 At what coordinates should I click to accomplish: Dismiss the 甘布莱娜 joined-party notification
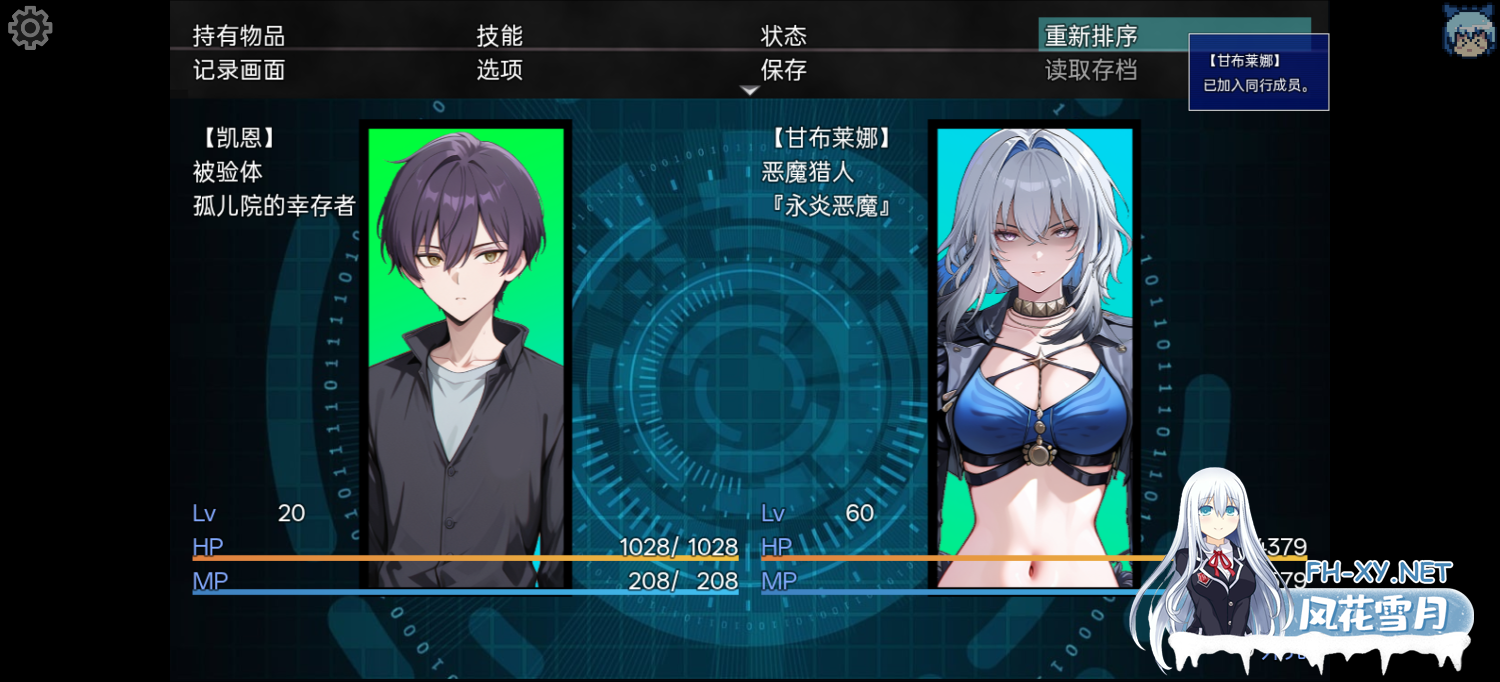pos(1258,72)
